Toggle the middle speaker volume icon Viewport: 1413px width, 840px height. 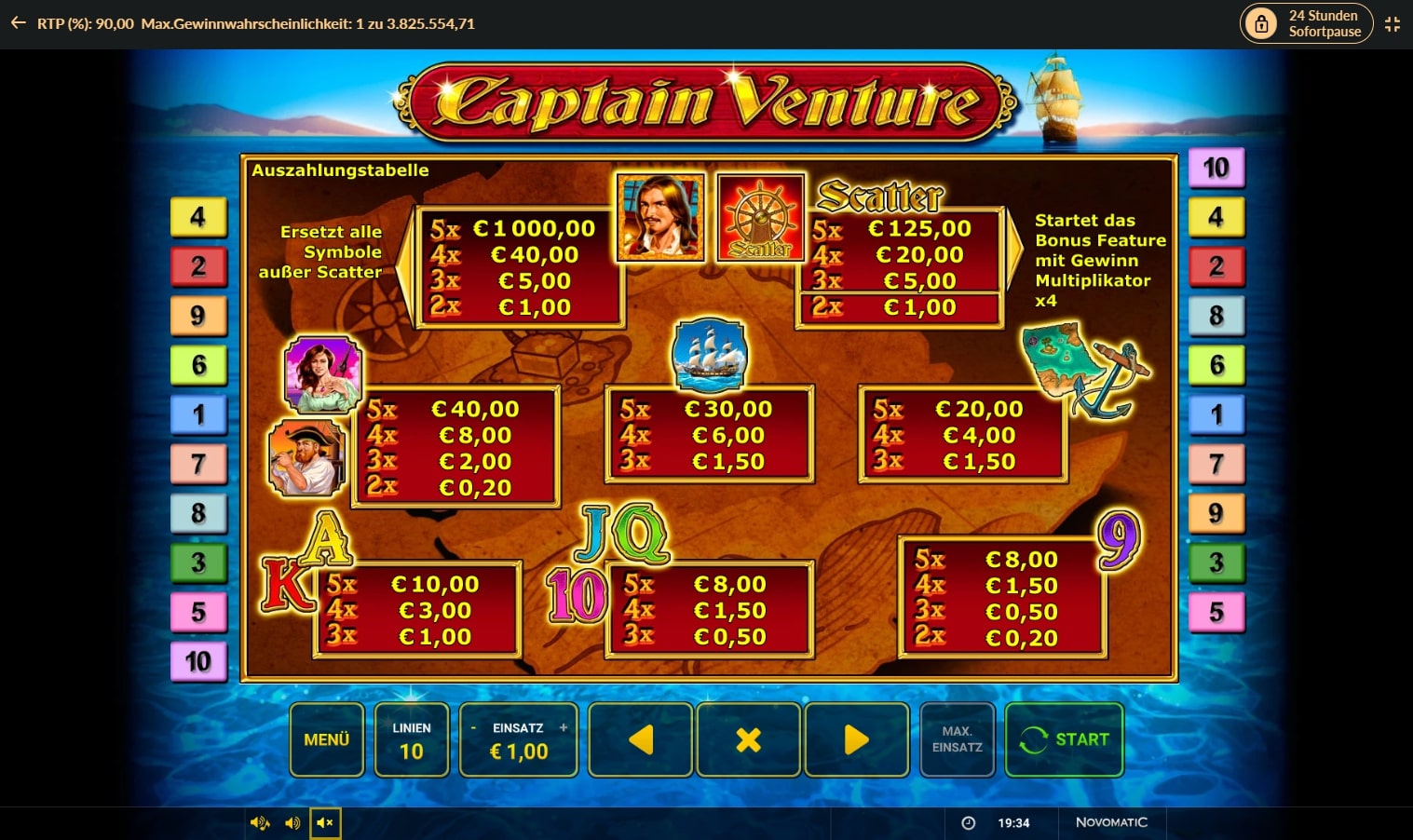[292, 822]
